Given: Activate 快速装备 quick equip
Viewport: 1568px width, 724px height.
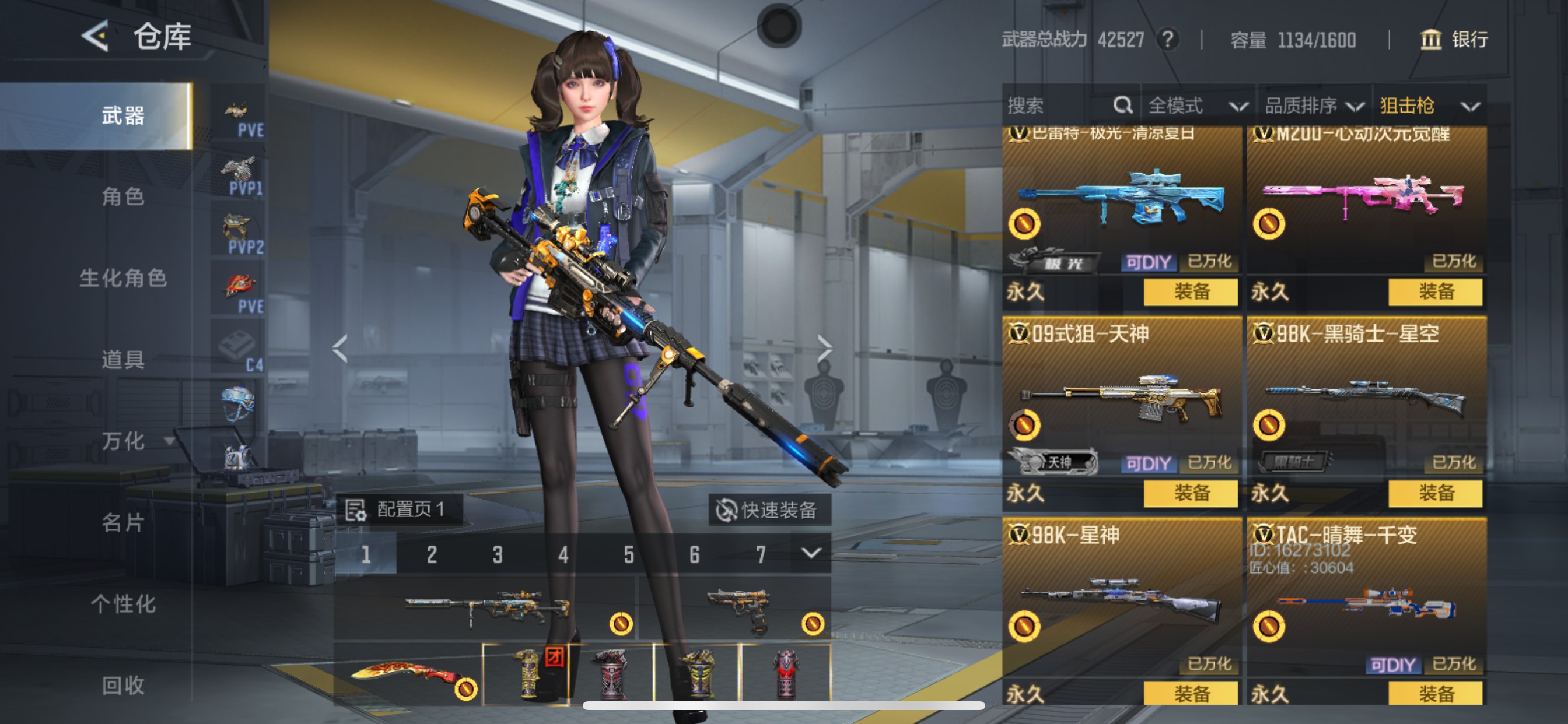Looking at the screenshot, I should (x=769, y=510).
